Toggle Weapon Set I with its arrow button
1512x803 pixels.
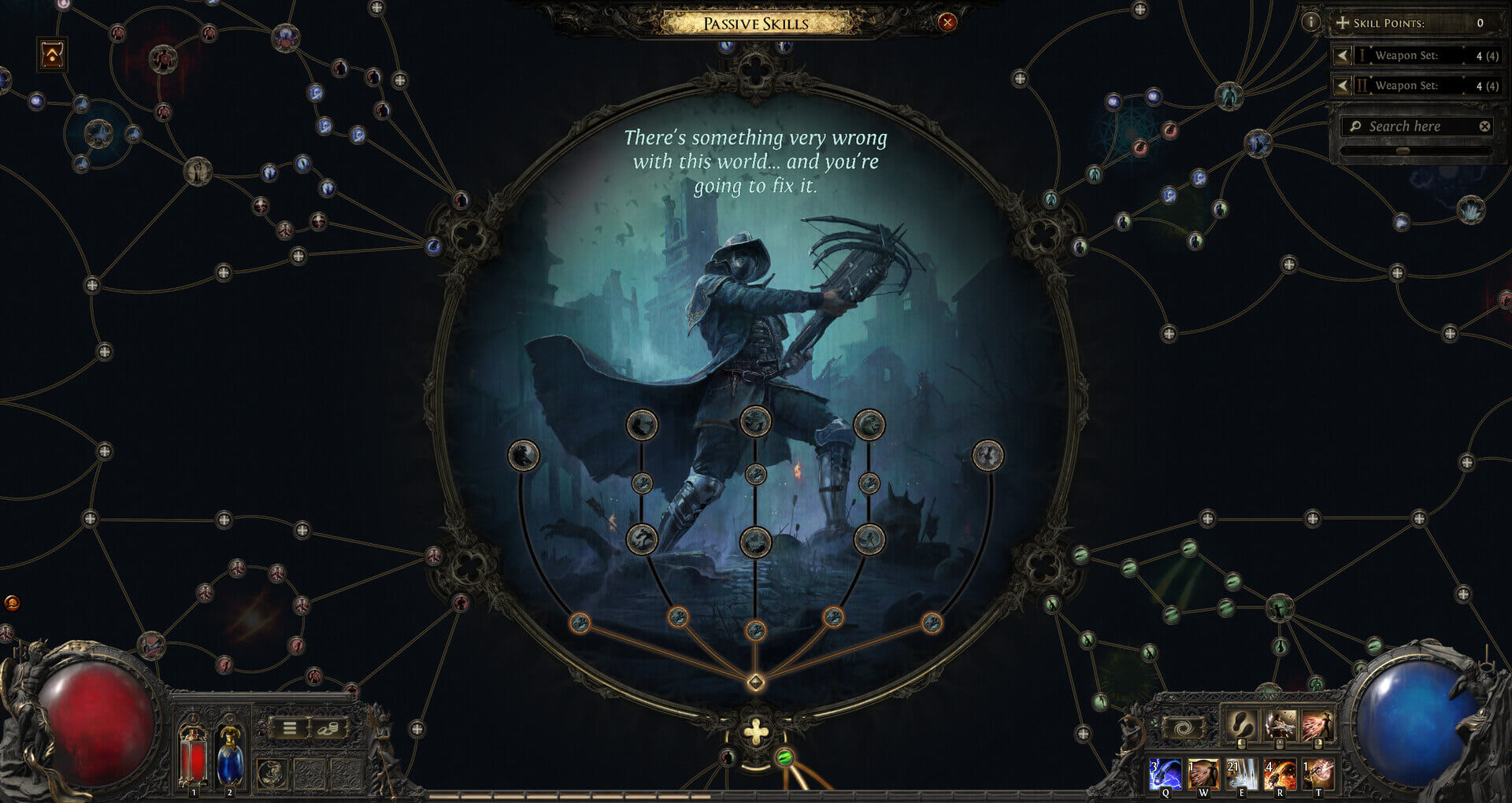[x=1343, y=56]
